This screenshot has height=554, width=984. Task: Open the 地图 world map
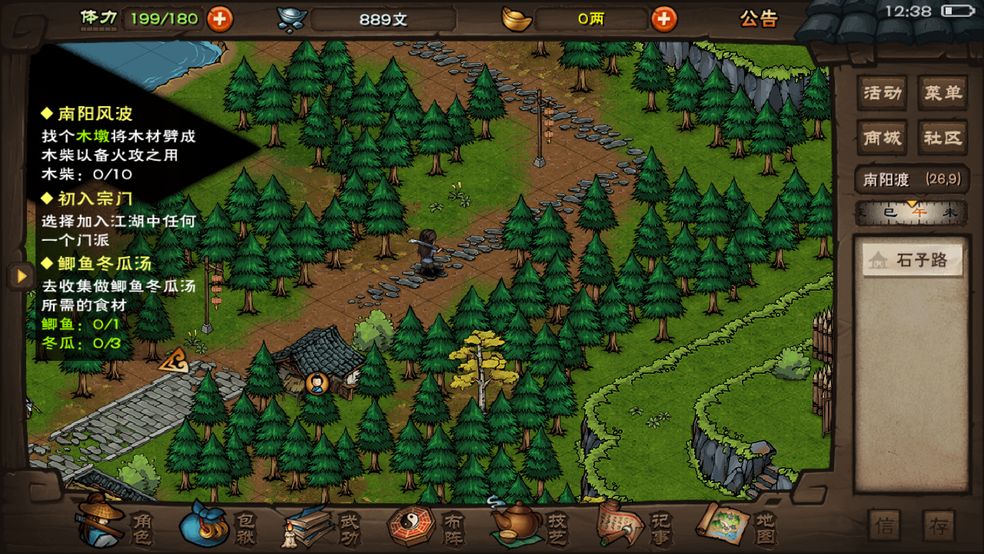pyautogui.click(x=738, y=522)
